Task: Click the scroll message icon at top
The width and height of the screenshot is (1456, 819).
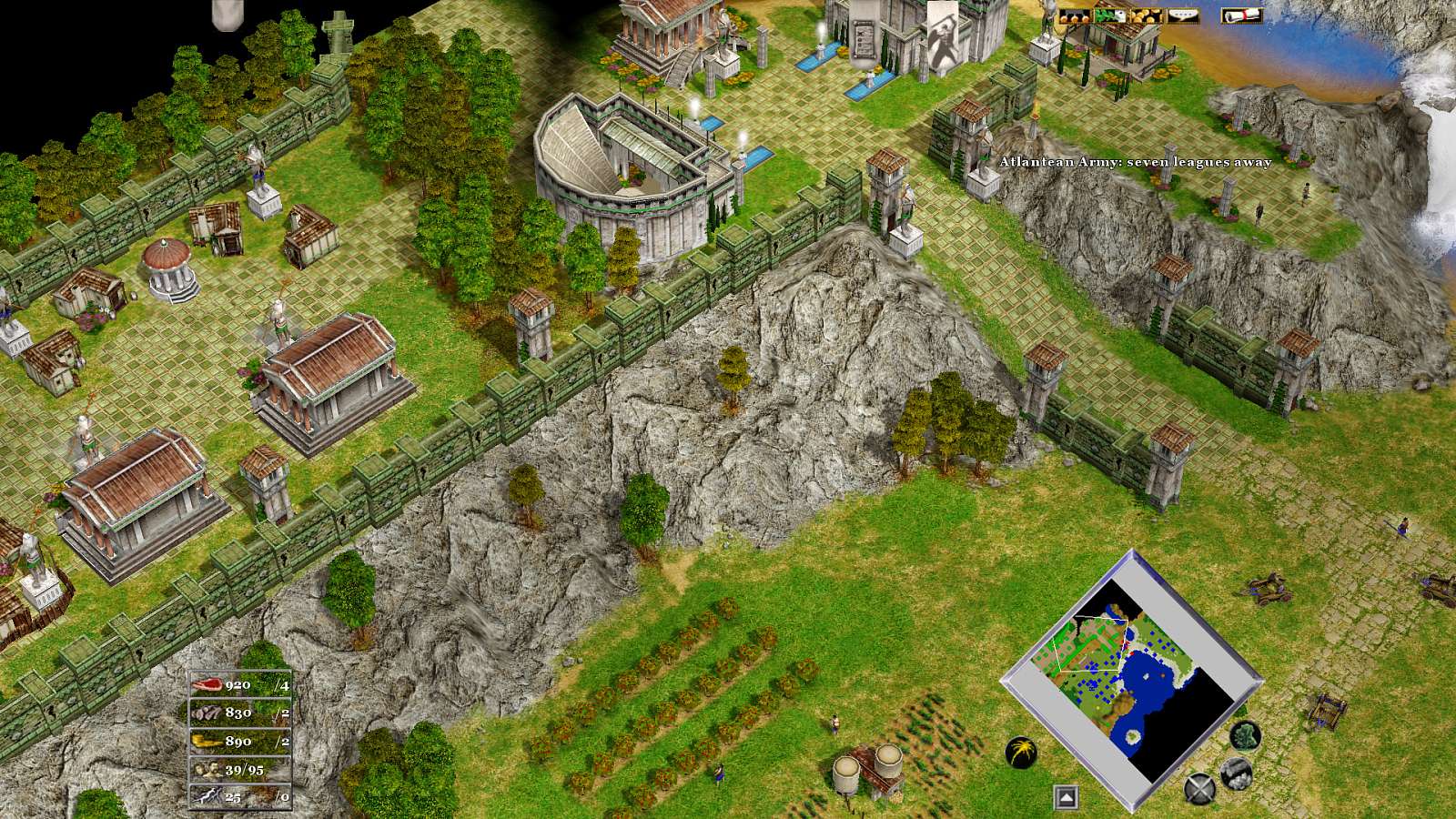Action: pos(1241,15)
